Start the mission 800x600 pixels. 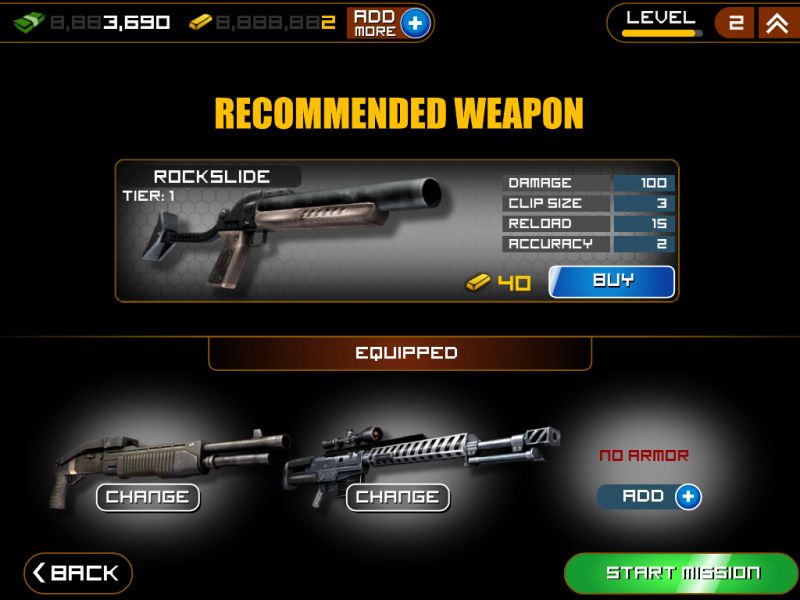click(682, 573)
